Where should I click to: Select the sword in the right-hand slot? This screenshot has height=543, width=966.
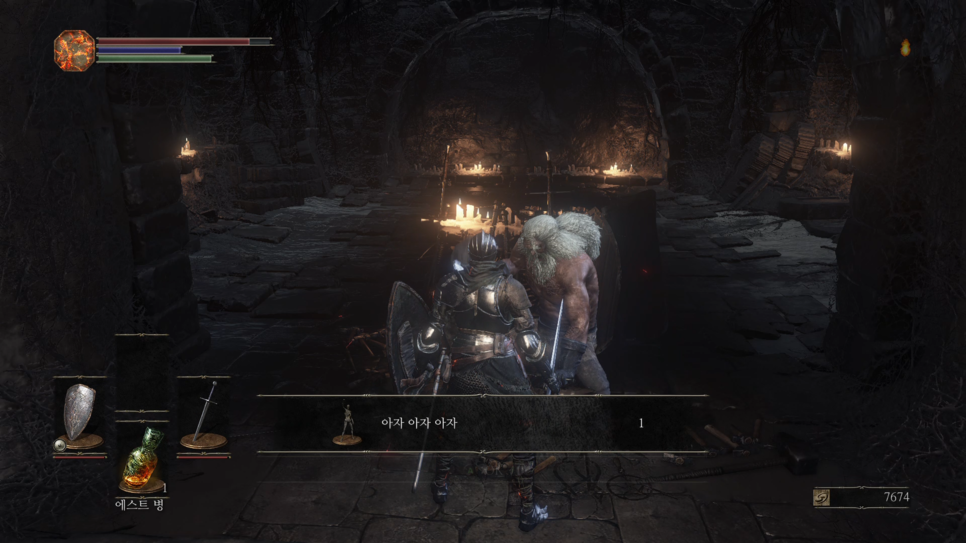click(x=203, y=415)
